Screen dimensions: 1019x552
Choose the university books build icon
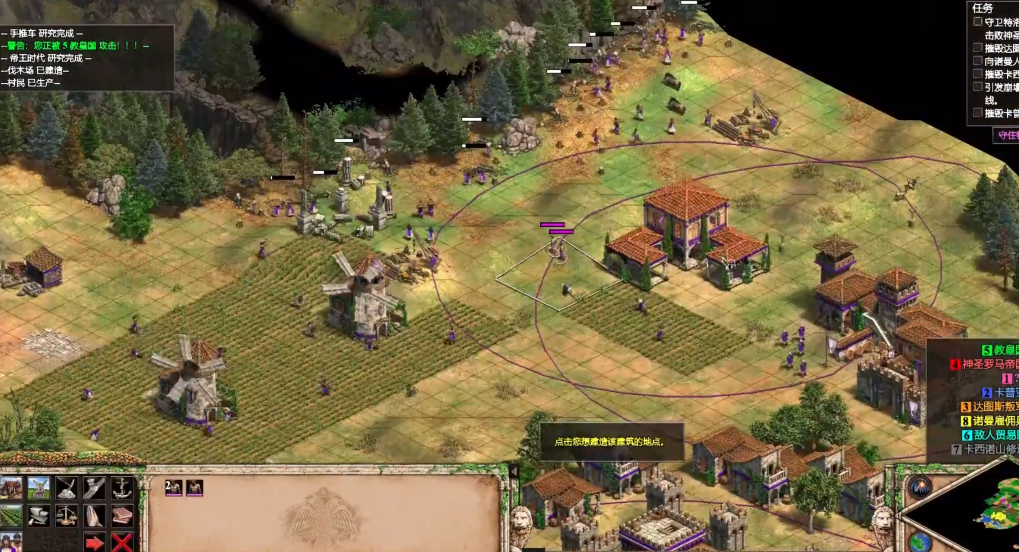tap(122, 515)
